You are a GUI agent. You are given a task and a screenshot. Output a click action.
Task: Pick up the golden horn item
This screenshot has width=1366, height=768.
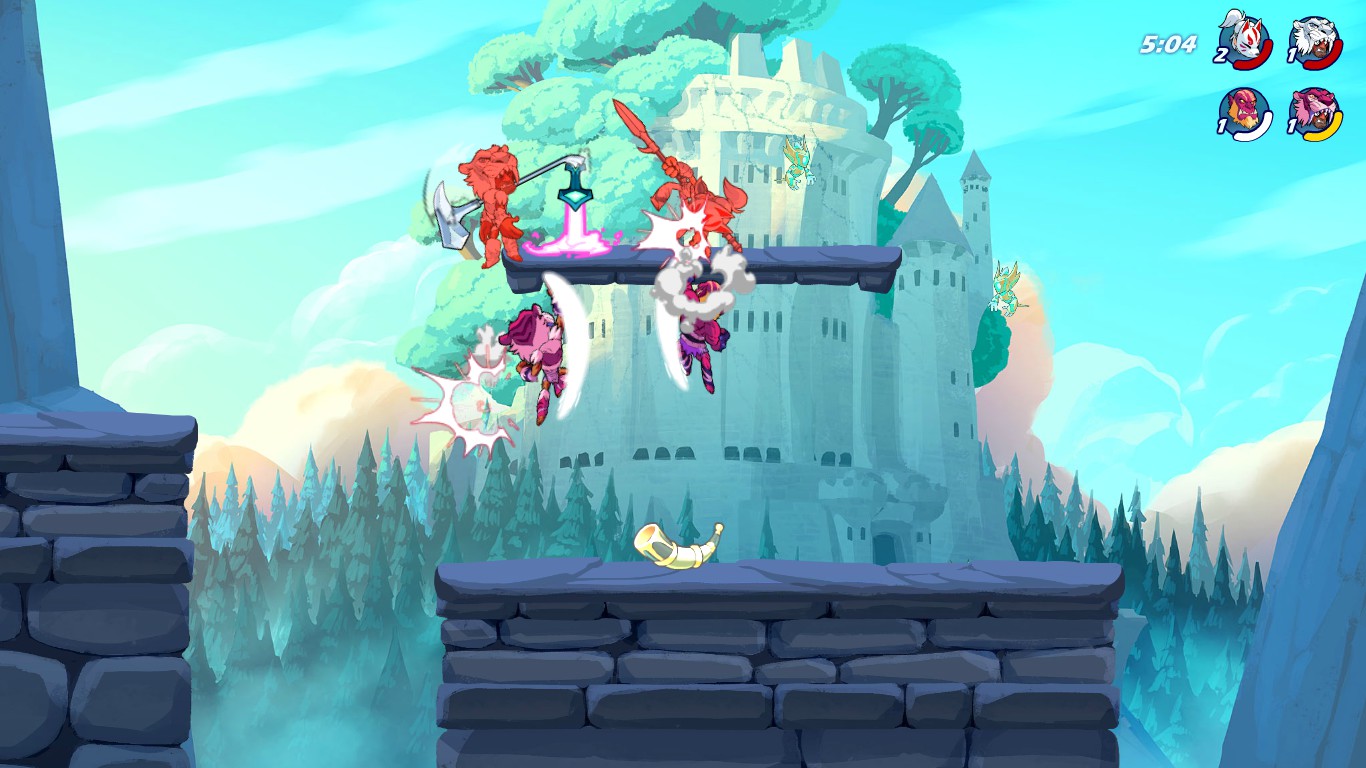[x=680, y=545]
